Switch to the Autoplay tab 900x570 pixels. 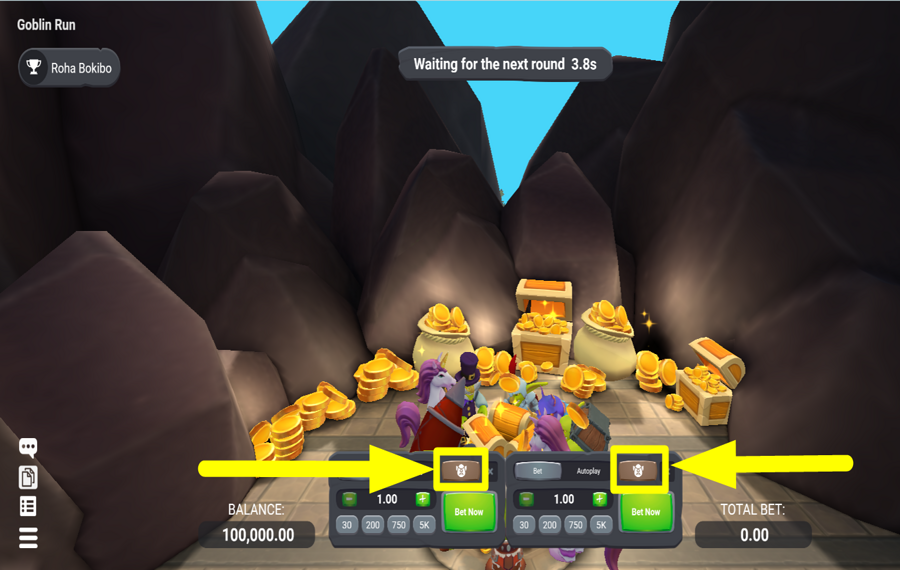coord(588,471)
